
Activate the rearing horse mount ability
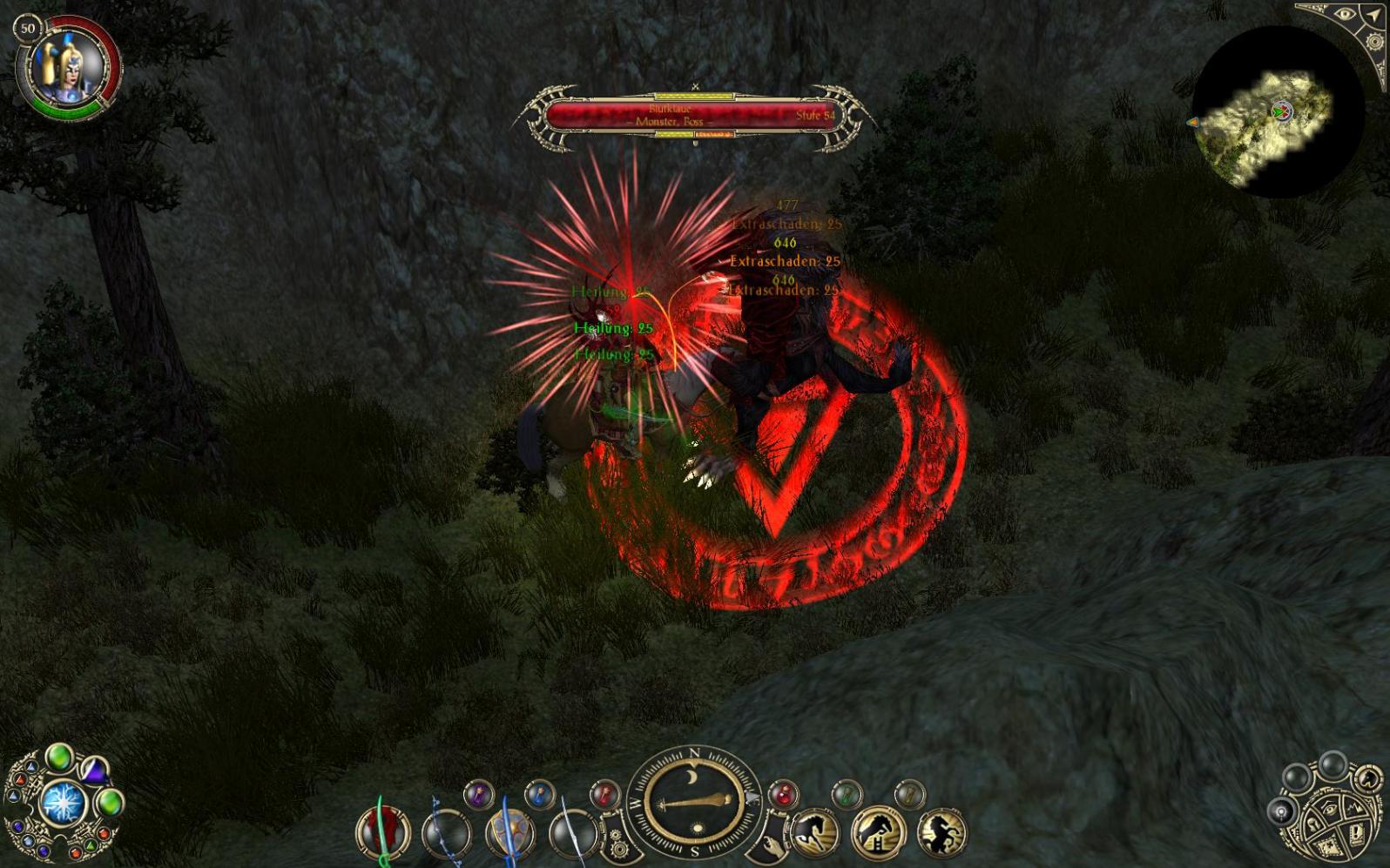click(x=941, y=832)
